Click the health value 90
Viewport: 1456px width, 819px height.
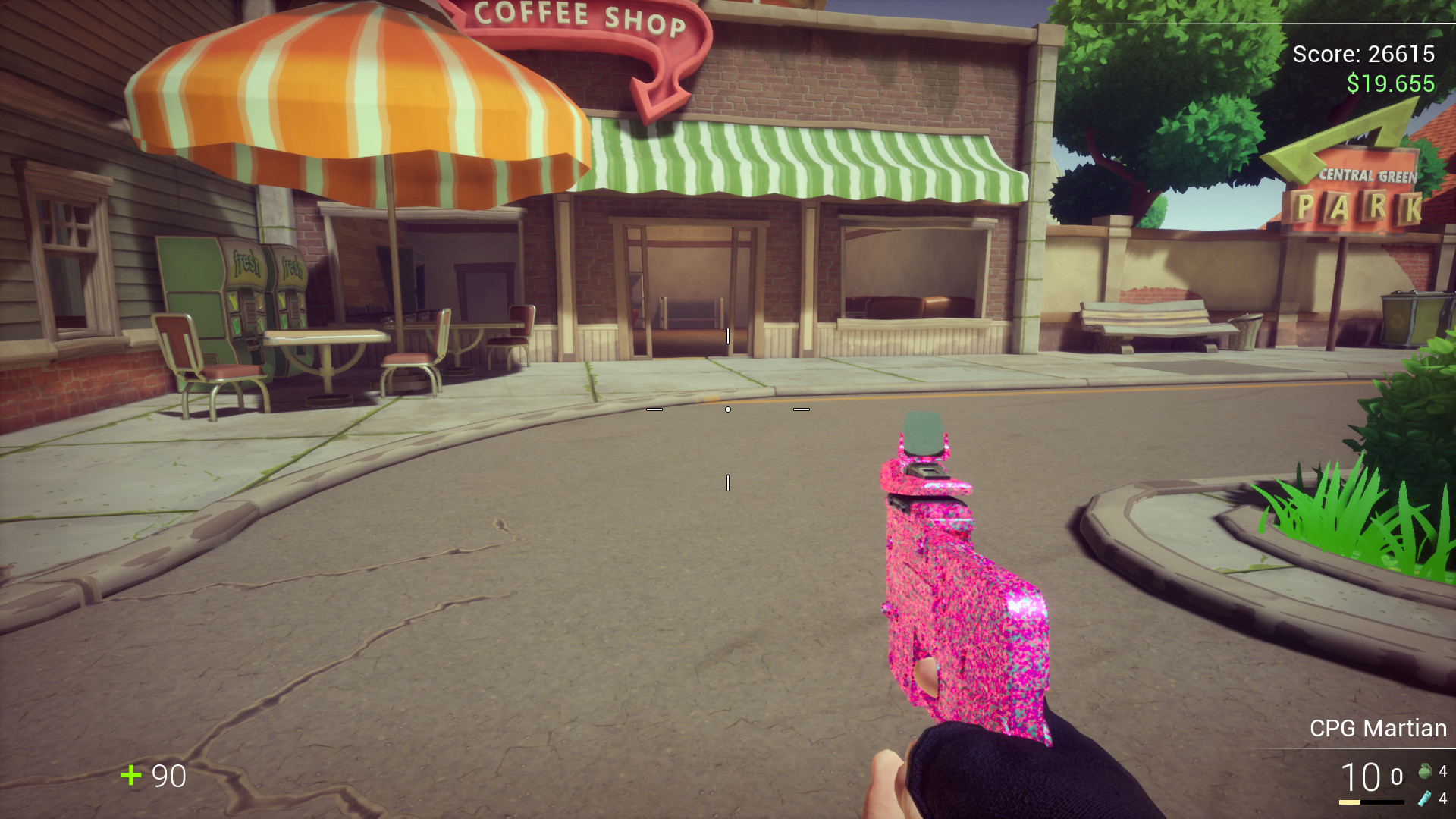pyautogui.click(x=170, y=777)
